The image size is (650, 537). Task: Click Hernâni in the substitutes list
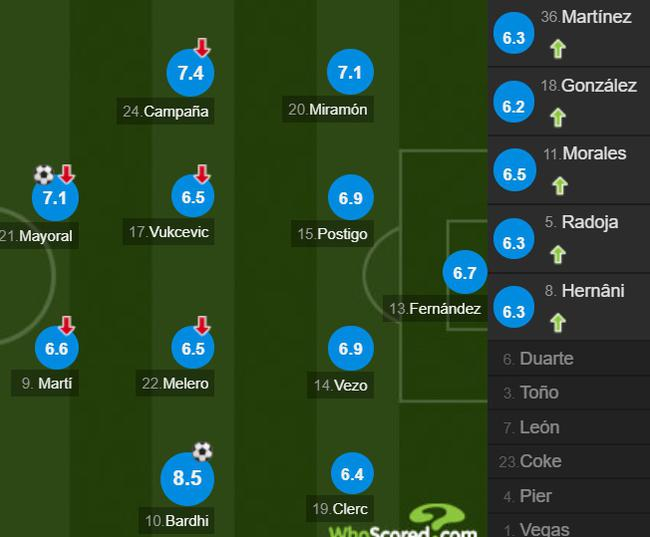click(568, 306)
